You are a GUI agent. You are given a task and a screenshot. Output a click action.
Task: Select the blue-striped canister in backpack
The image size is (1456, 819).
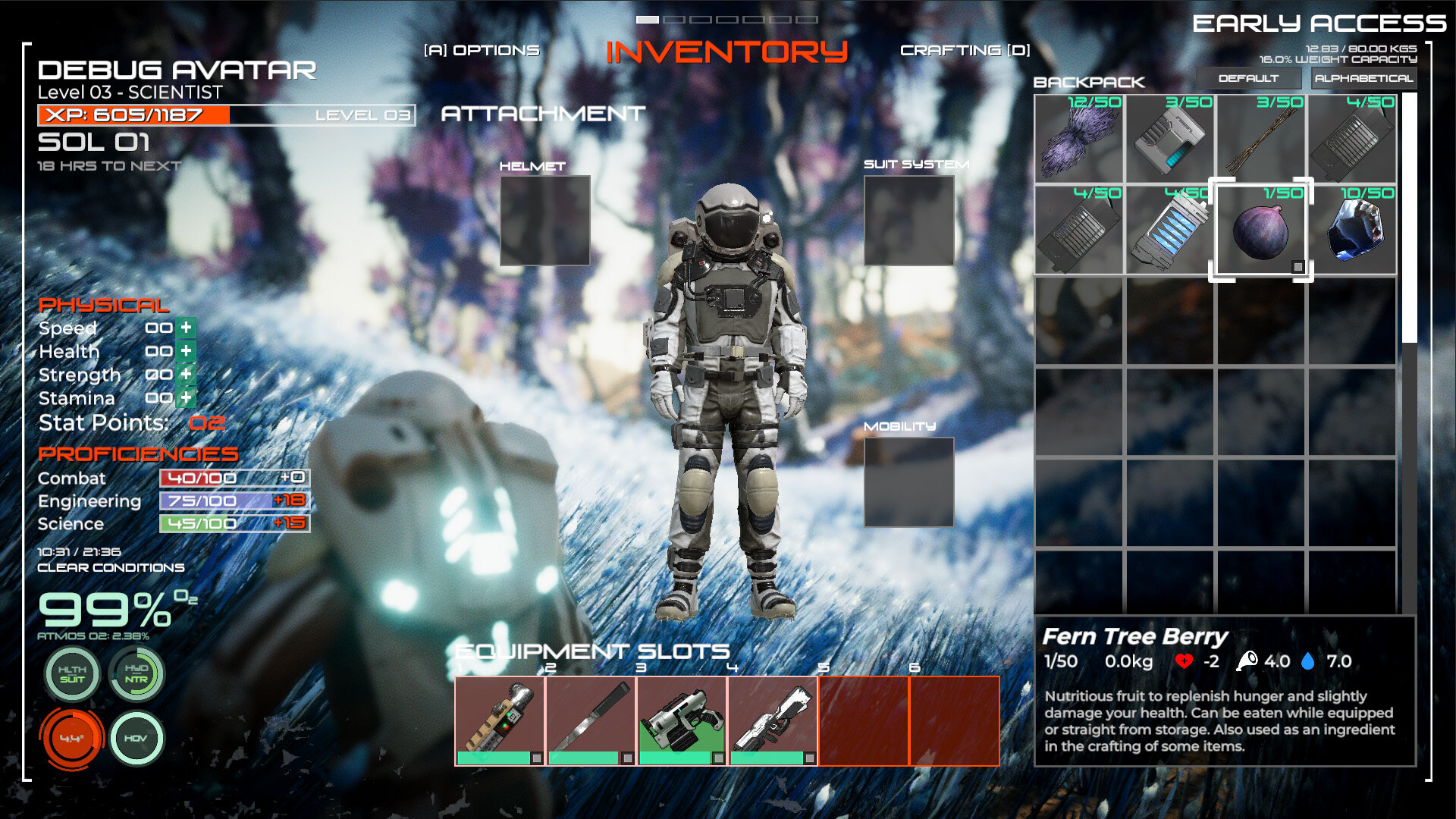(1170, 229)
